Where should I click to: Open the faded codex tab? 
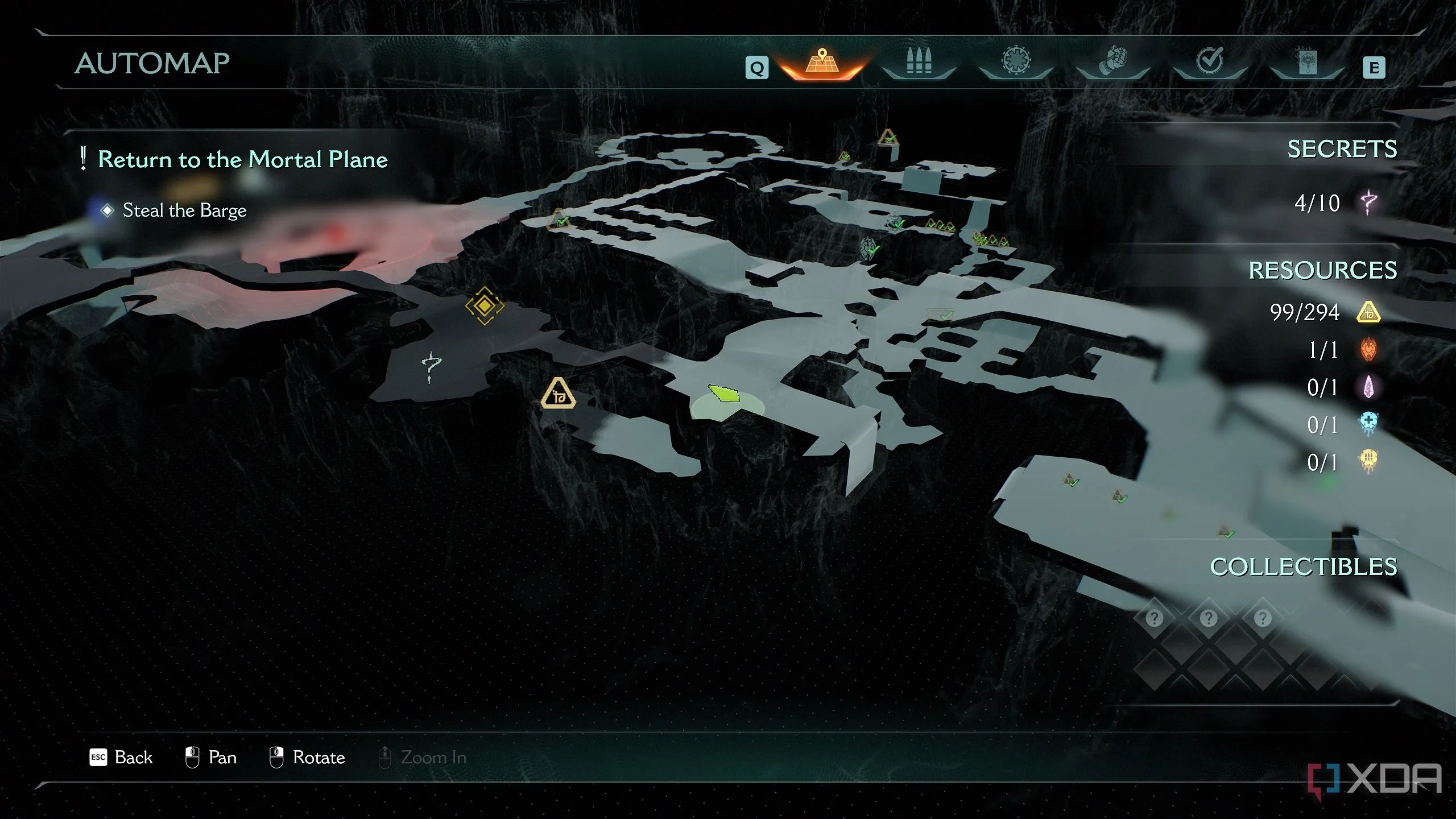(x=1307, y=61)
